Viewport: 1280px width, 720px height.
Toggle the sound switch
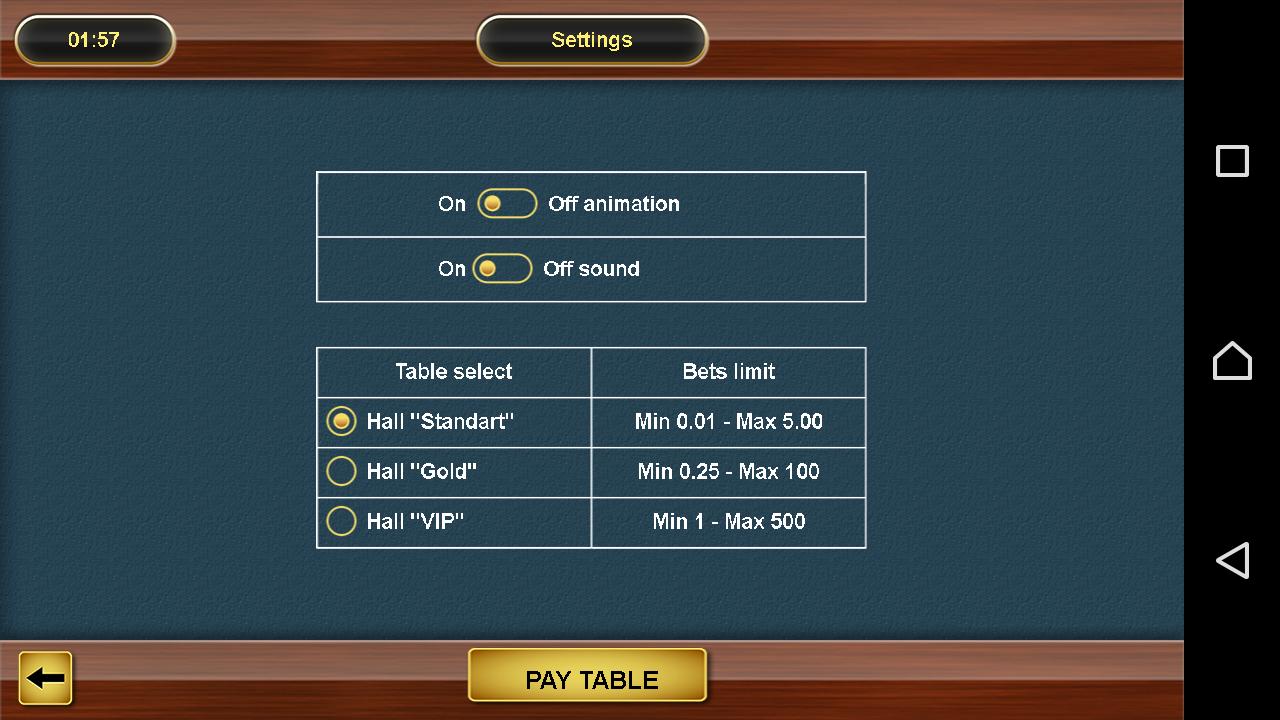coord(501,268)
